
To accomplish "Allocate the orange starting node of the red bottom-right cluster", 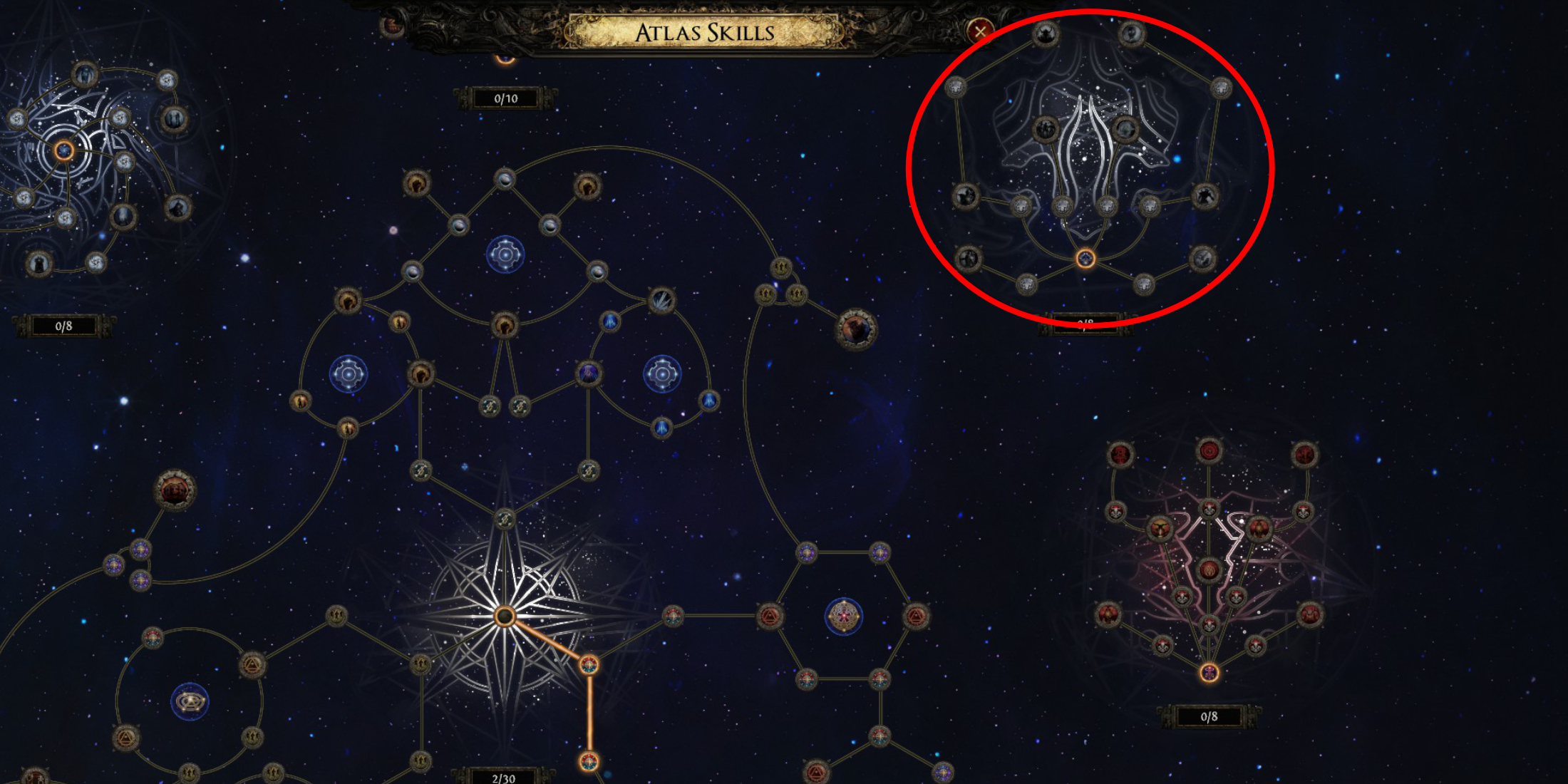I will pos(1208,674).
